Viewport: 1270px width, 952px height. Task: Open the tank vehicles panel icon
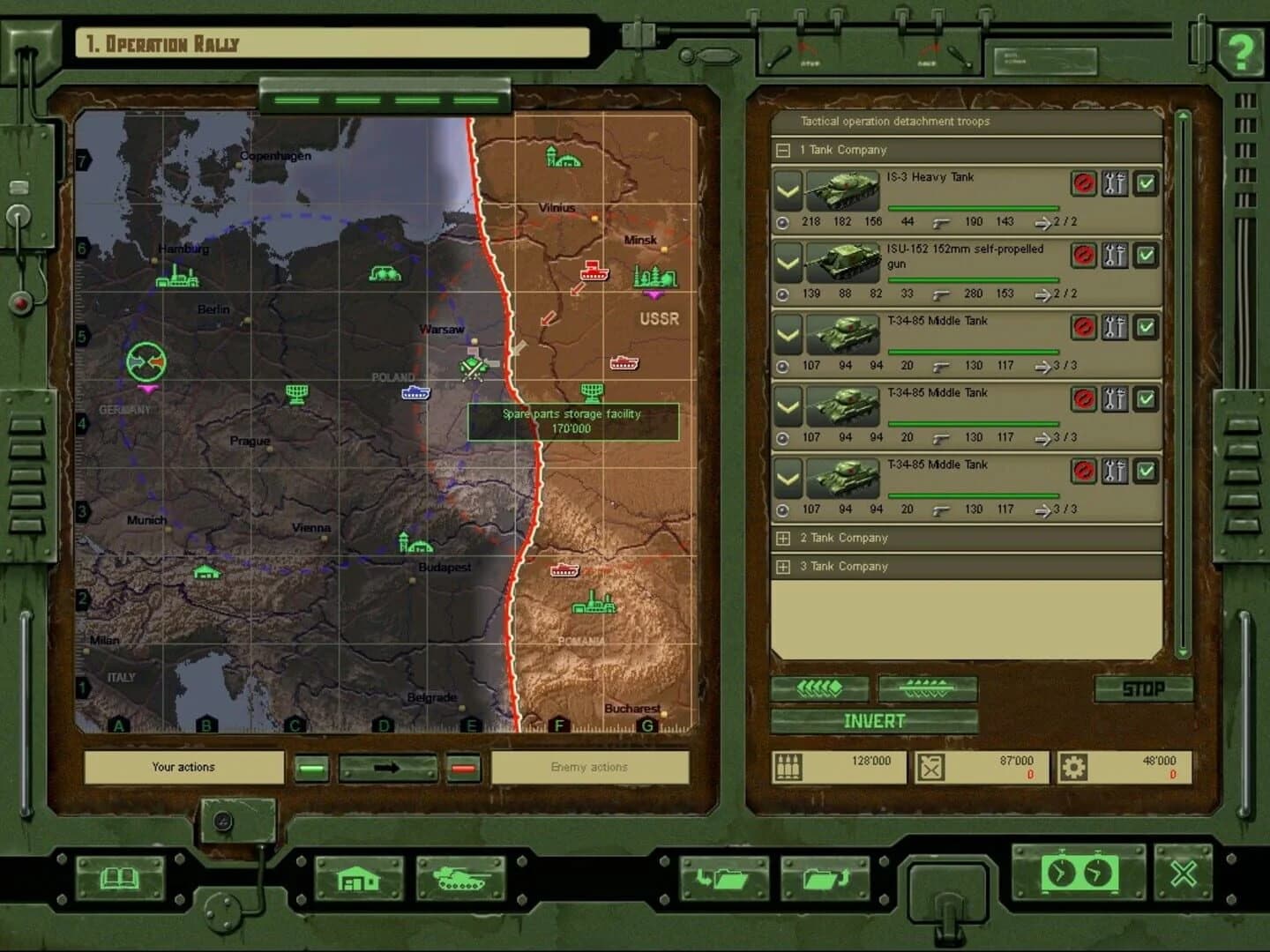click(x=462, y=878)
